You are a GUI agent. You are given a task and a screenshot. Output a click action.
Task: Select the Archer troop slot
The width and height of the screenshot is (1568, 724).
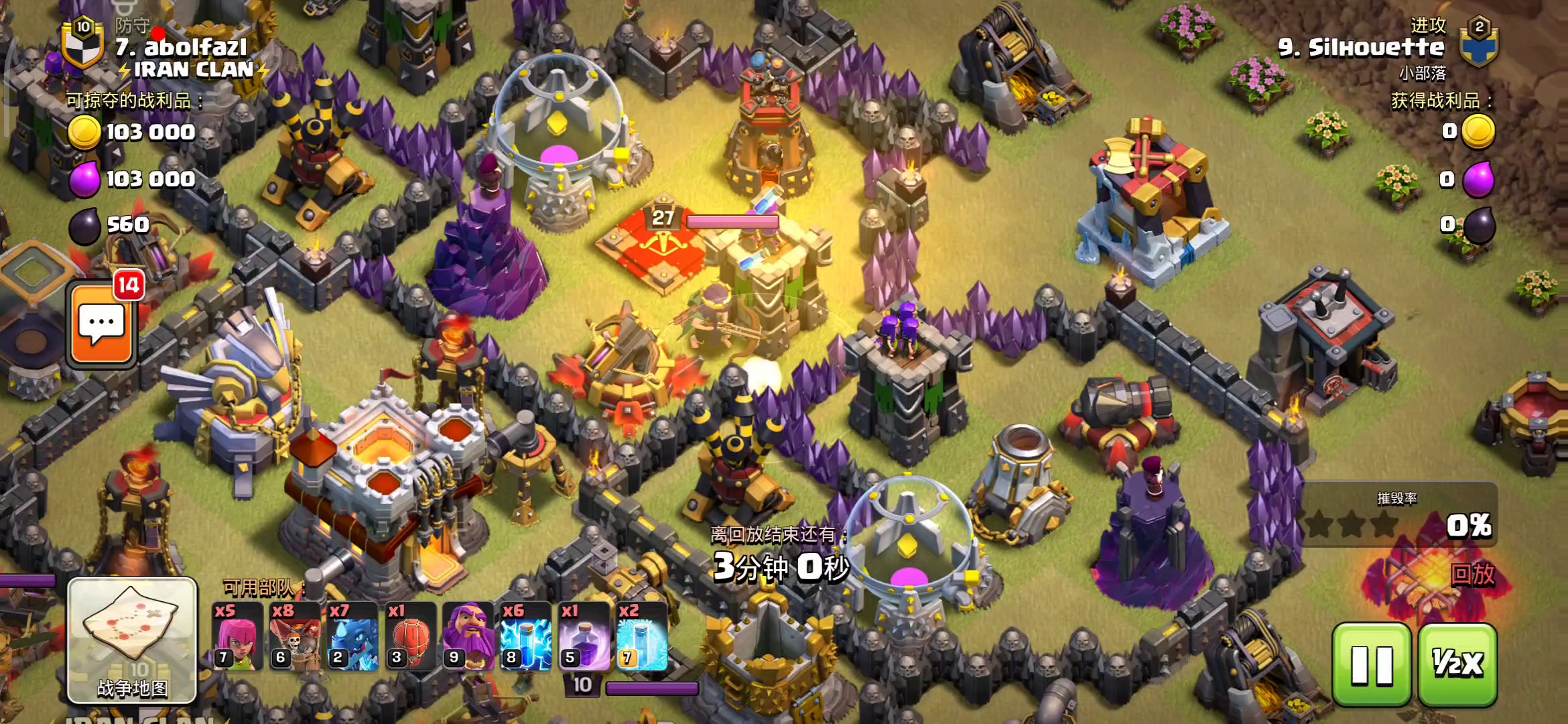point(237,637)
